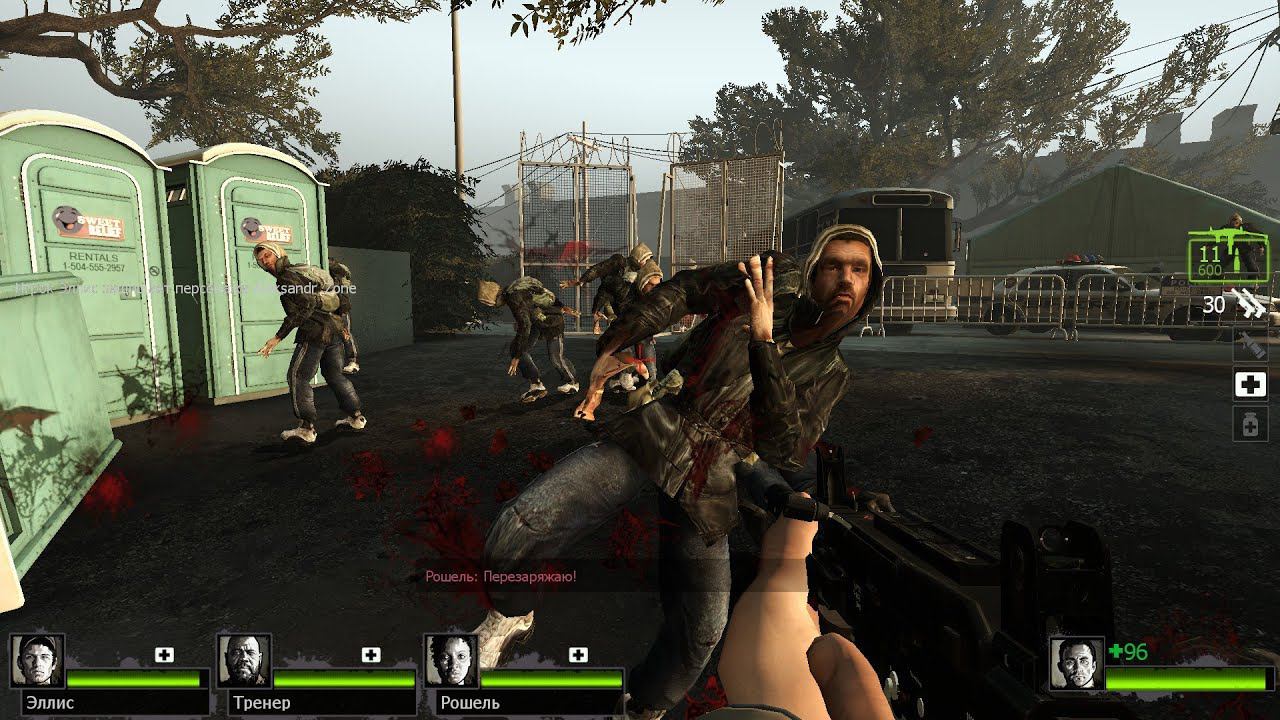Click the medkit icon above Ellis's health bar

(x=164, y=655)
